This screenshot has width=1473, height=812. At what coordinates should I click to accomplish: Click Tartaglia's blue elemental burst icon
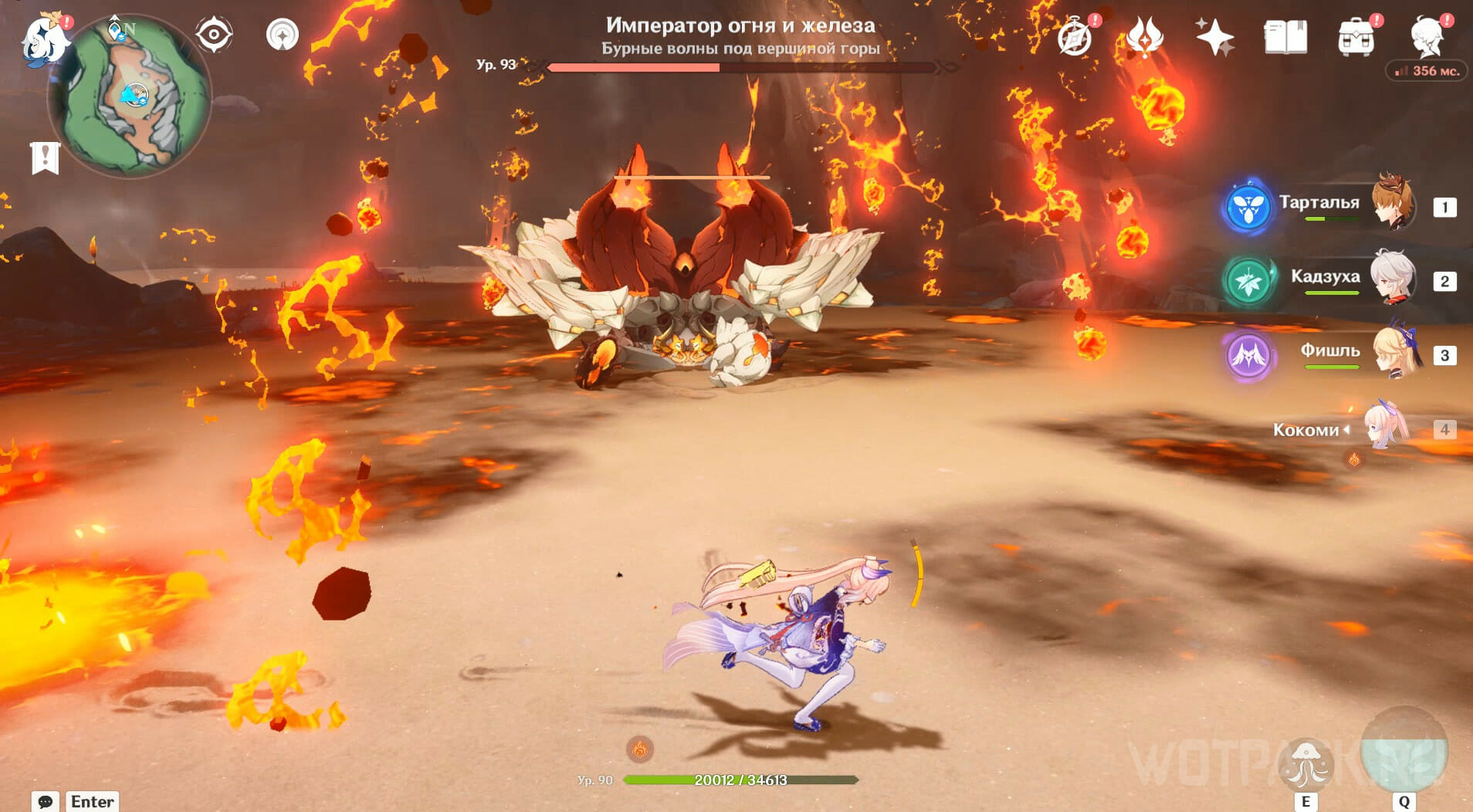tap(1248, 207)
